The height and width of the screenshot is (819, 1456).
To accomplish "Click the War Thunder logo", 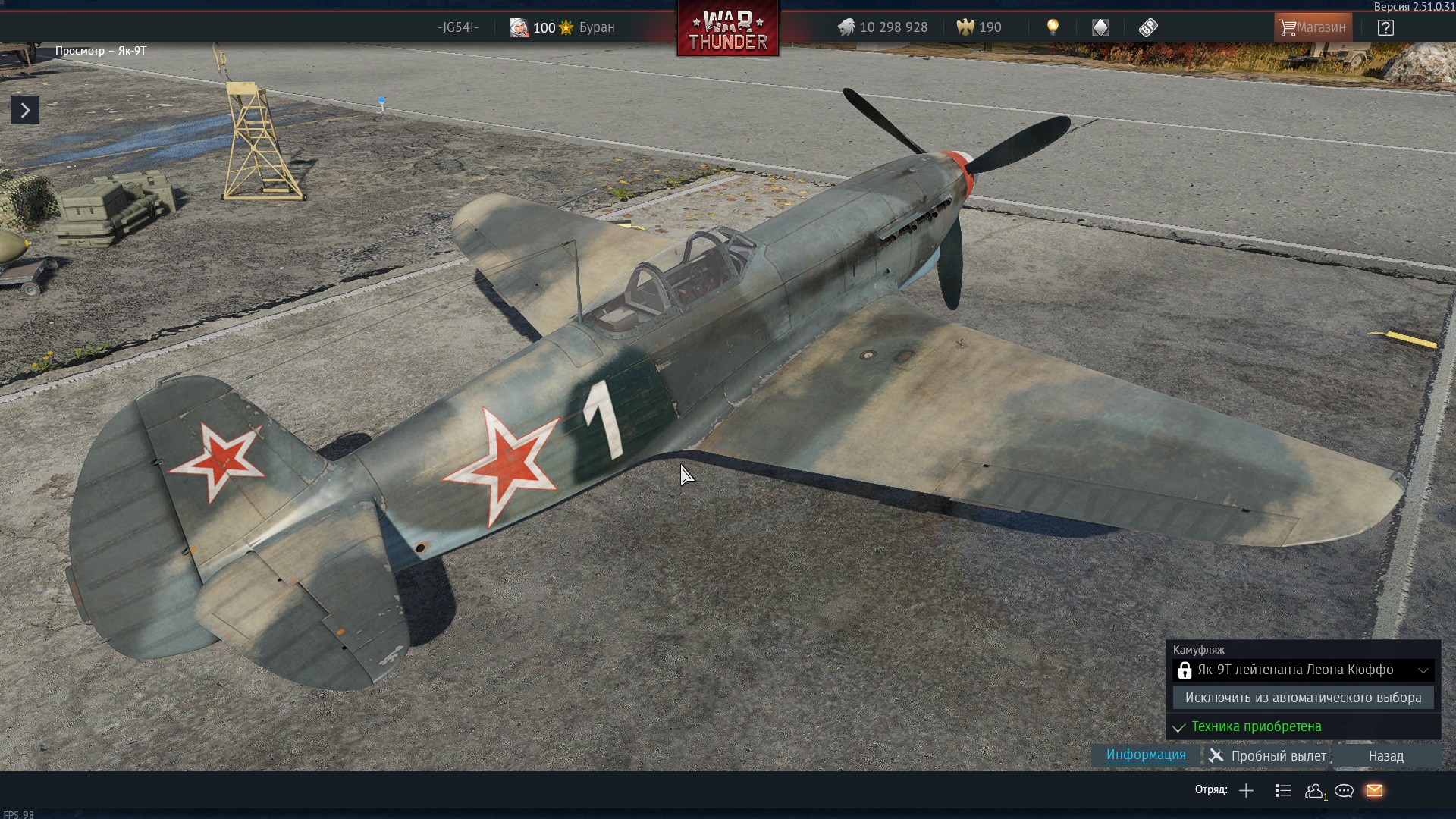I will tap(728, 30).
